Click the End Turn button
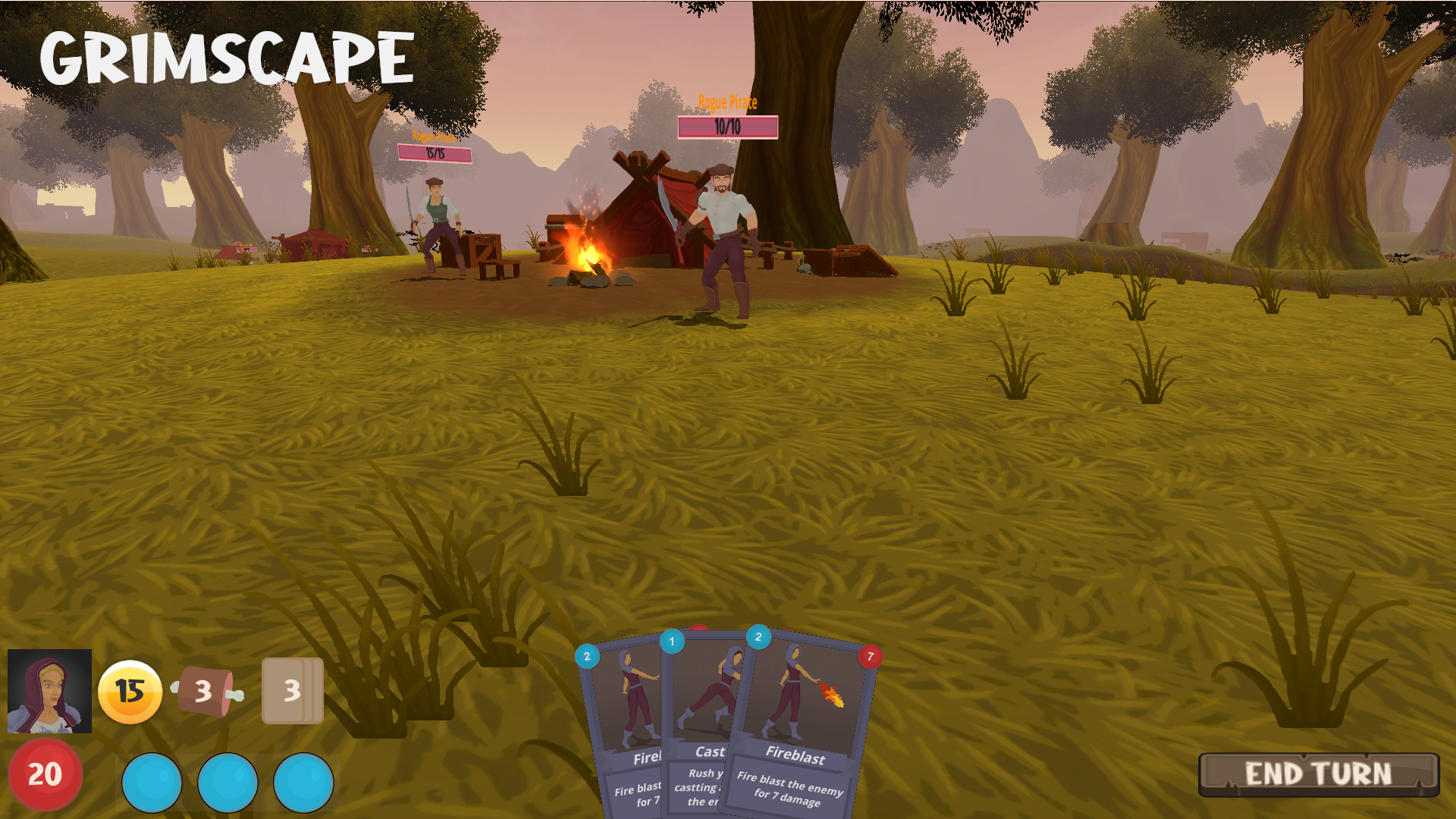The image size is (1456, 819). point(1319,773)
